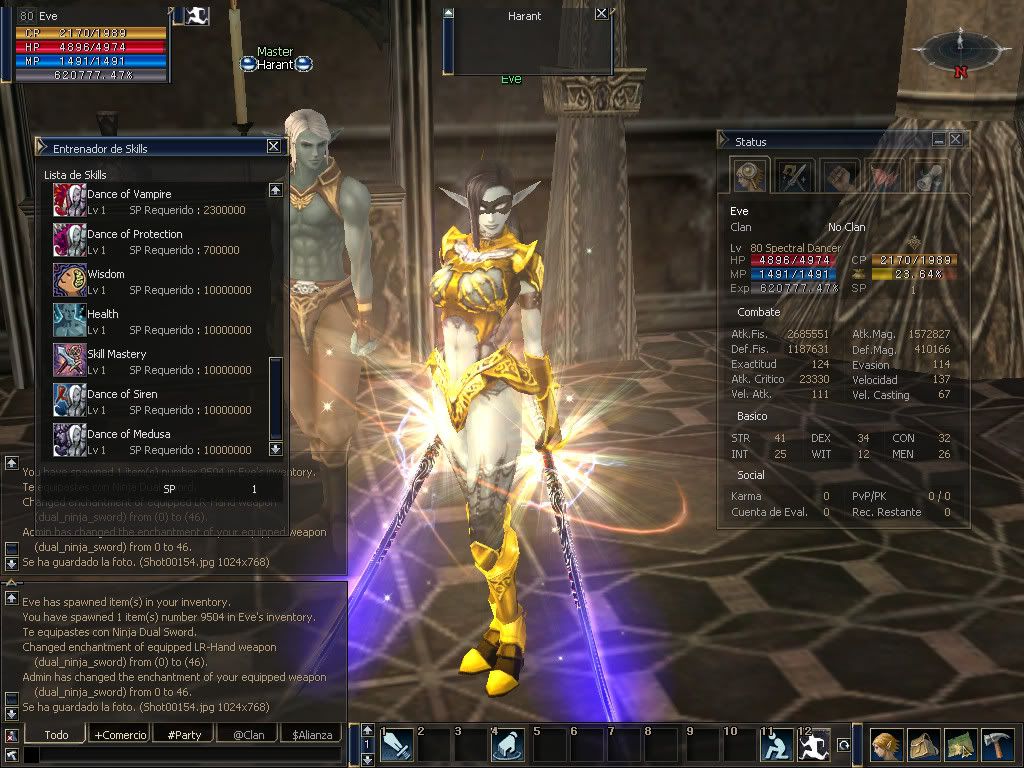This screenshot has width=1024, height=768.
Task: Switch to the scroll icon status tab
Action: [x=929, y=176]
